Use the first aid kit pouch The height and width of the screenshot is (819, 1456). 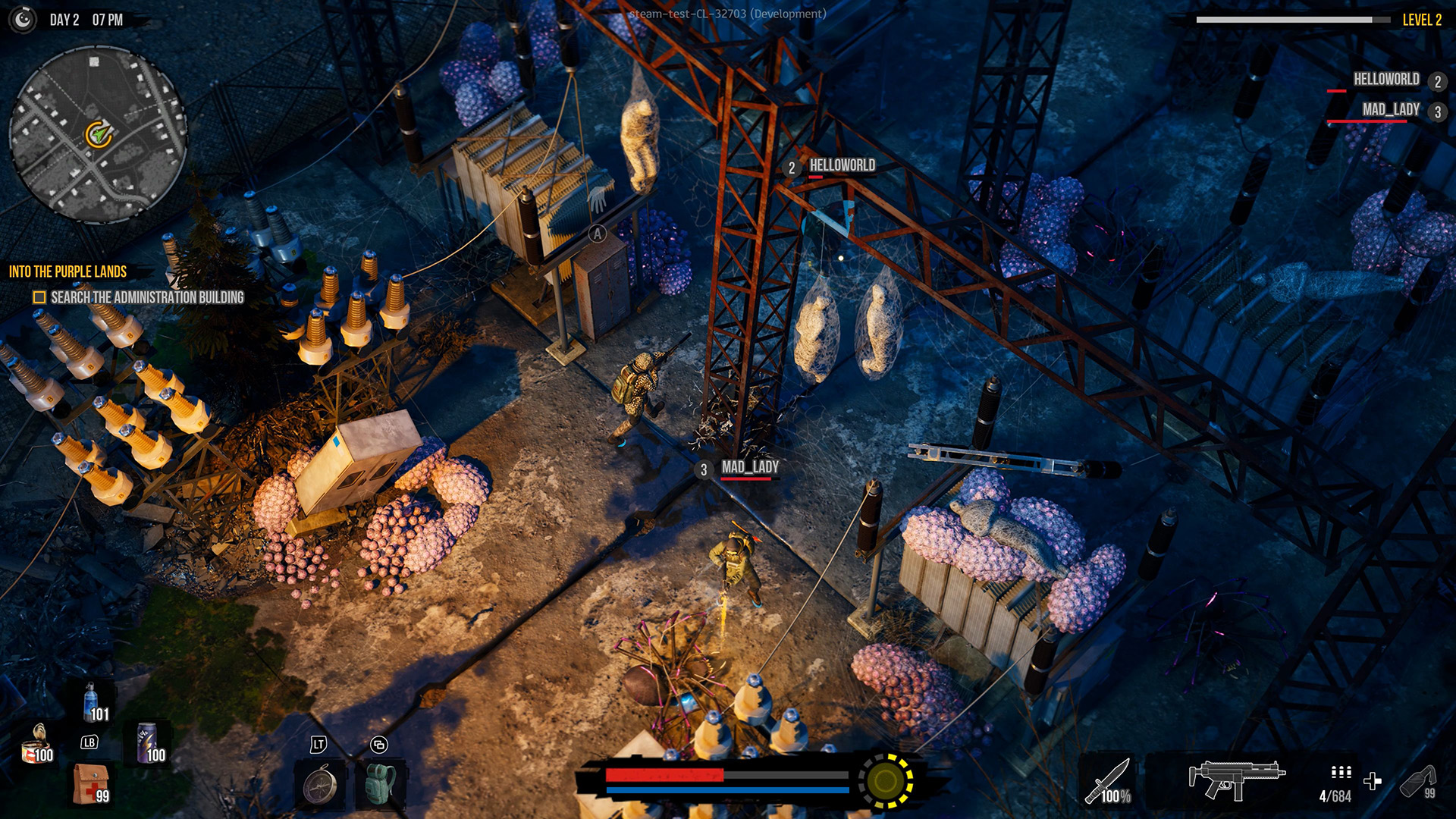coord(91,783)
